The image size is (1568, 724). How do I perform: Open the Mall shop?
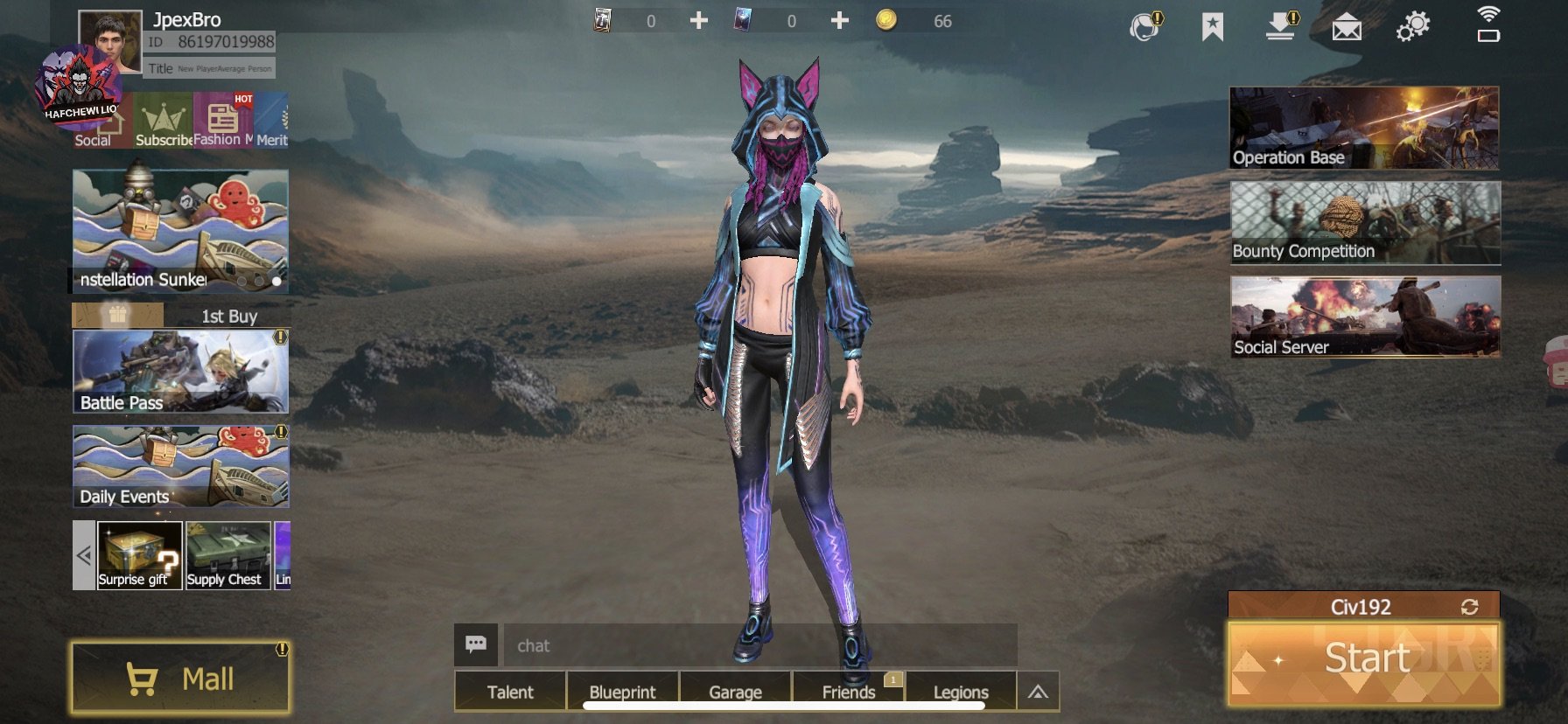tap(180, 679)
